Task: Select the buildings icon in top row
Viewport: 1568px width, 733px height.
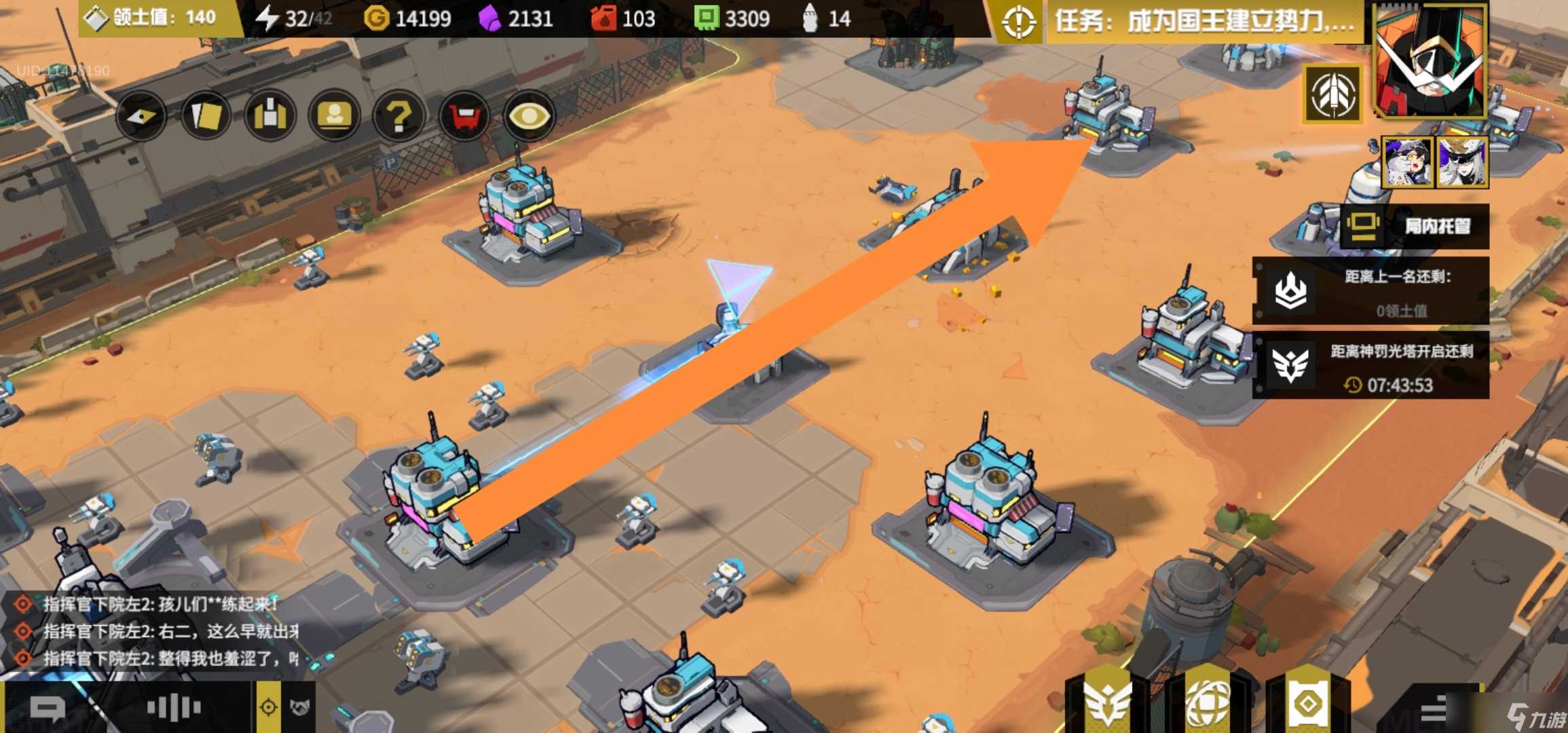Action: 270,117
